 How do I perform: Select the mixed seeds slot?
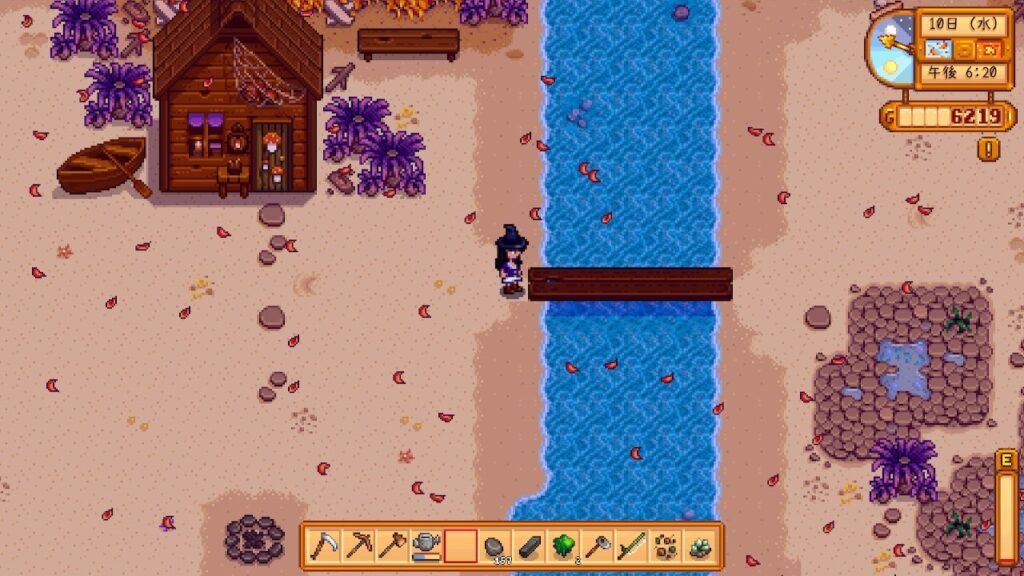[665, 546]
